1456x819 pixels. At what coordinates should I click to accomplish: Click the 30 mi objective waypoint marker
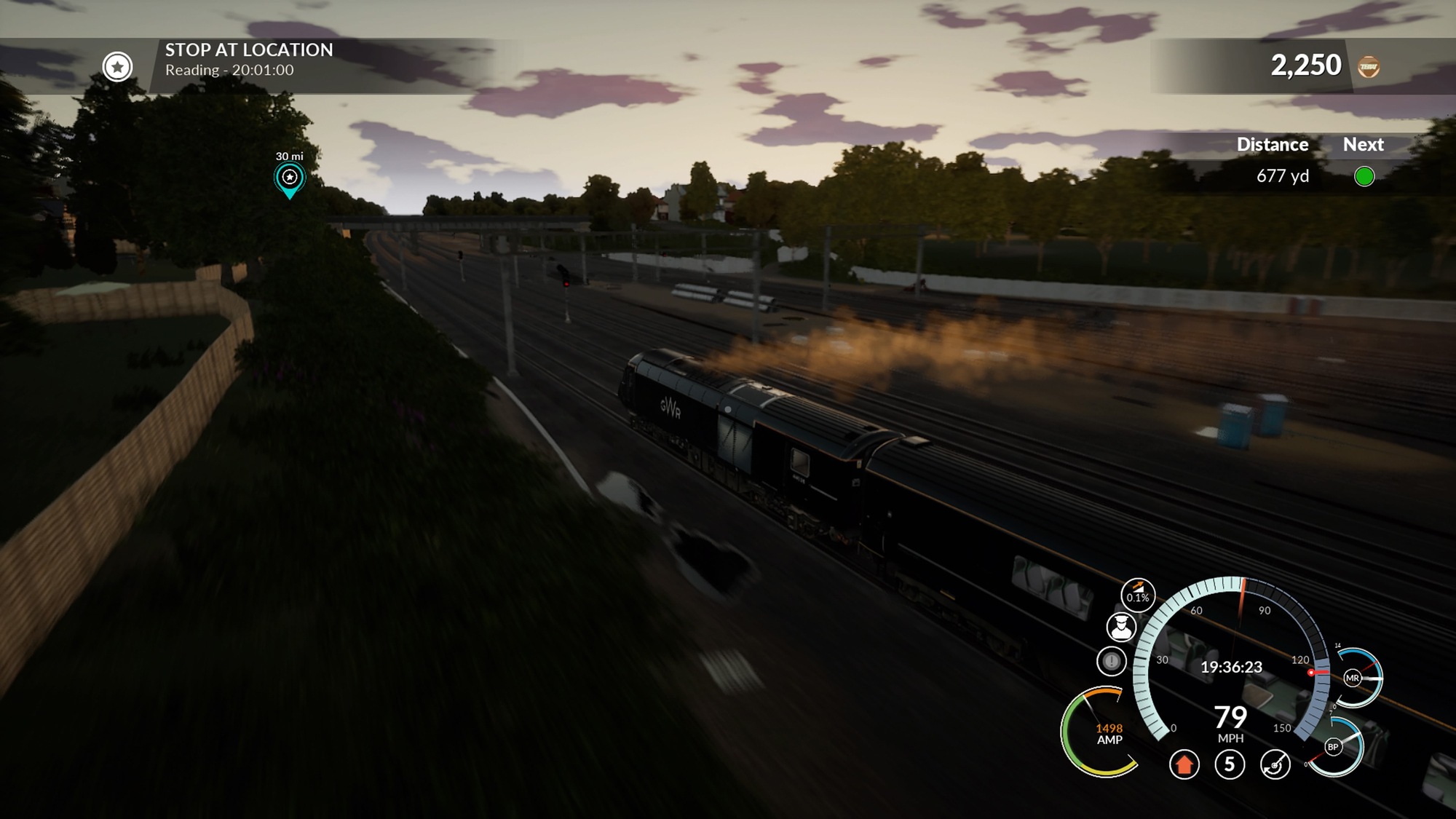pos(290,178)
